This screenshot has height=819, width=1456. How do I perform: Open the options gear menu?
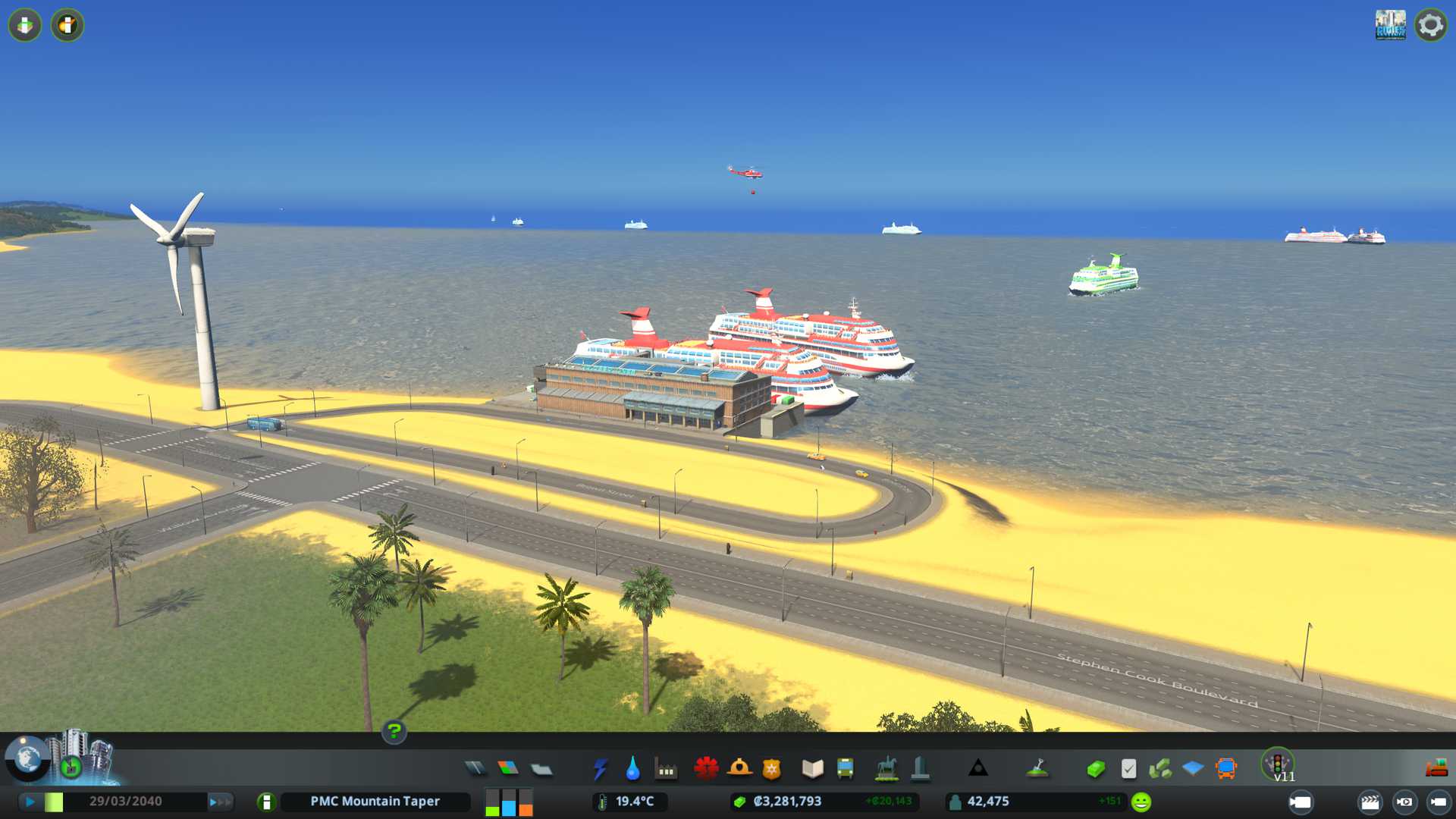[x=1430, y=25]
